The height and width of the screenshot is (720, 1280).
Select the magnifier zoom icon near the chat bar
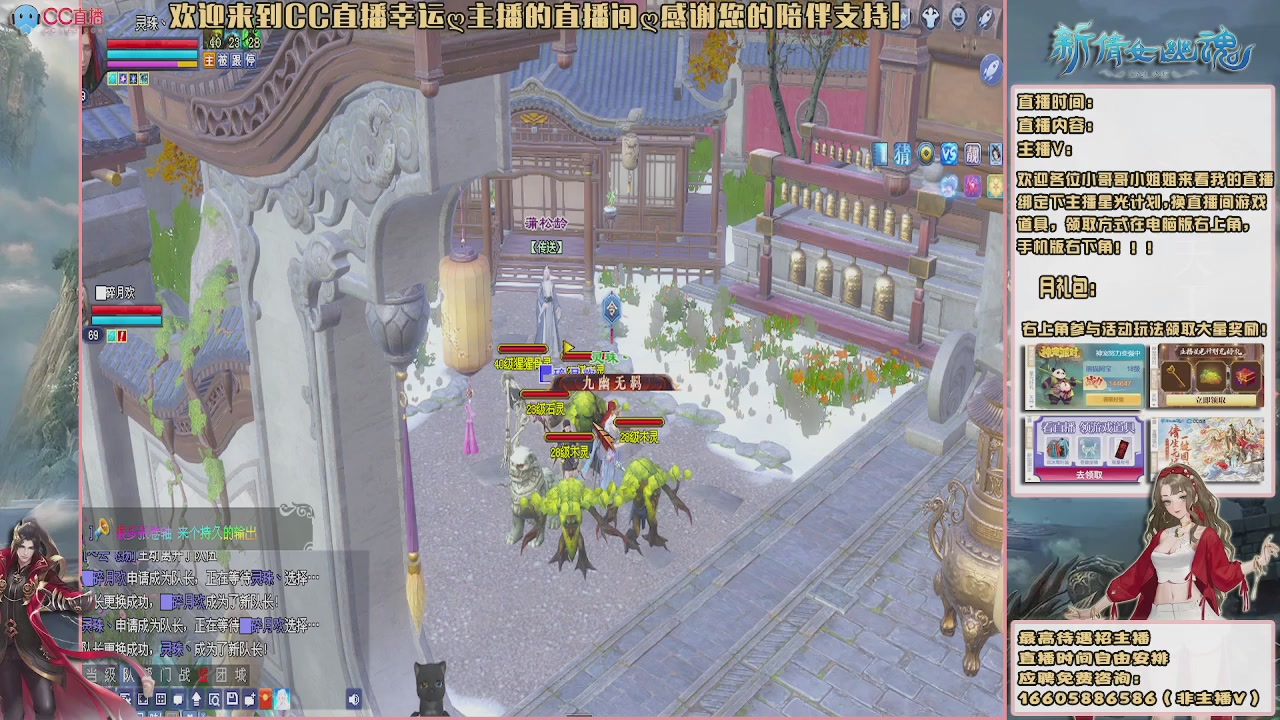(215, 698)
